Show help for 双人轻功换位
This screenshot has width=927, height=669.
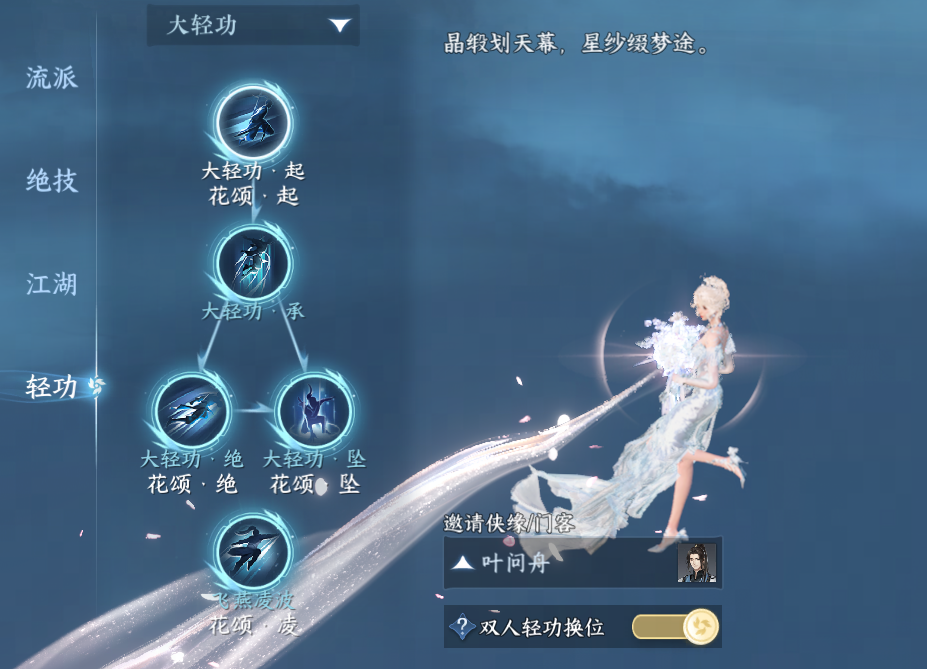click(x=461, y=627)
